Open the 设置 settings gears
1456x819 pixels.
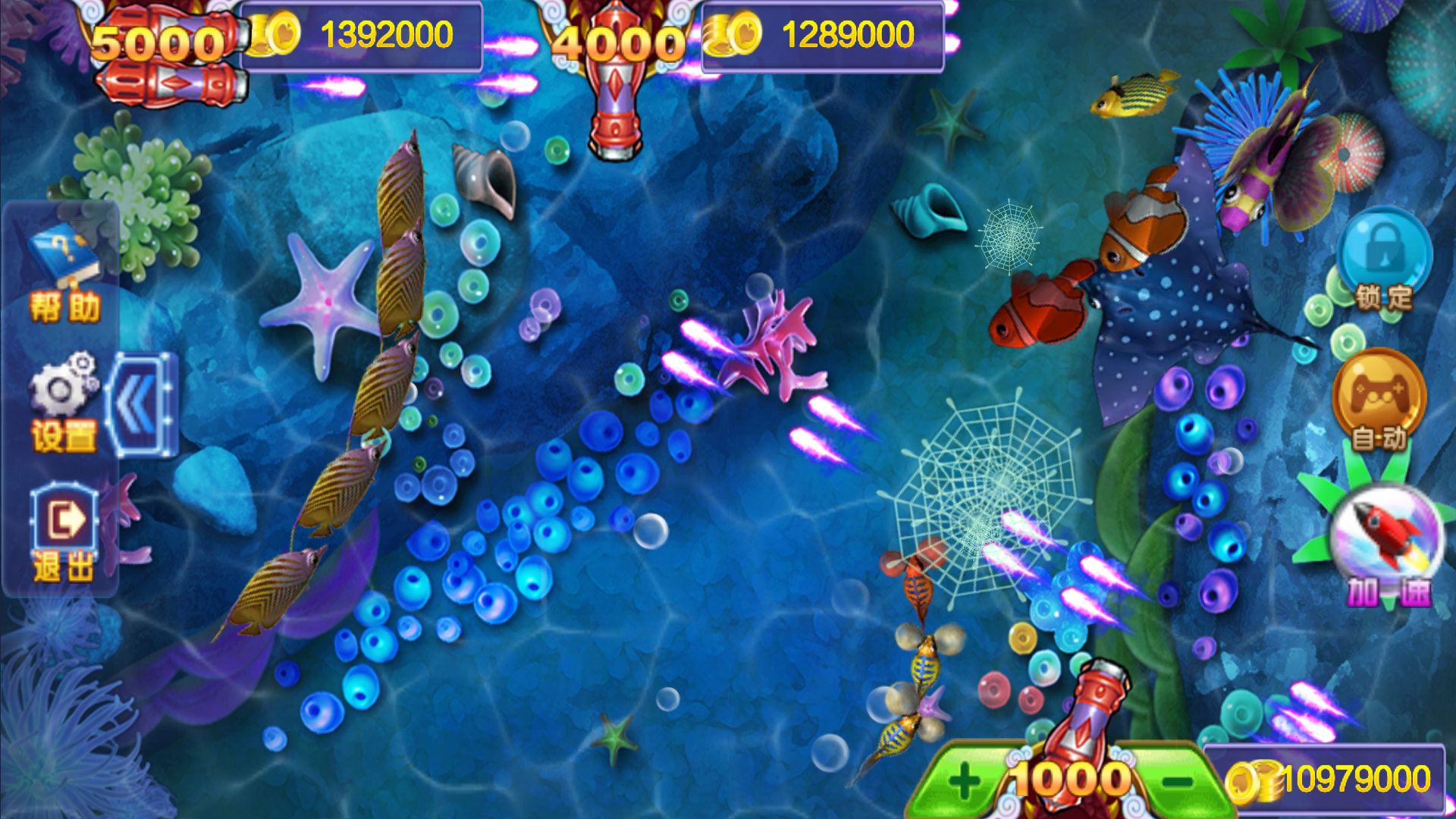point(64,403)
